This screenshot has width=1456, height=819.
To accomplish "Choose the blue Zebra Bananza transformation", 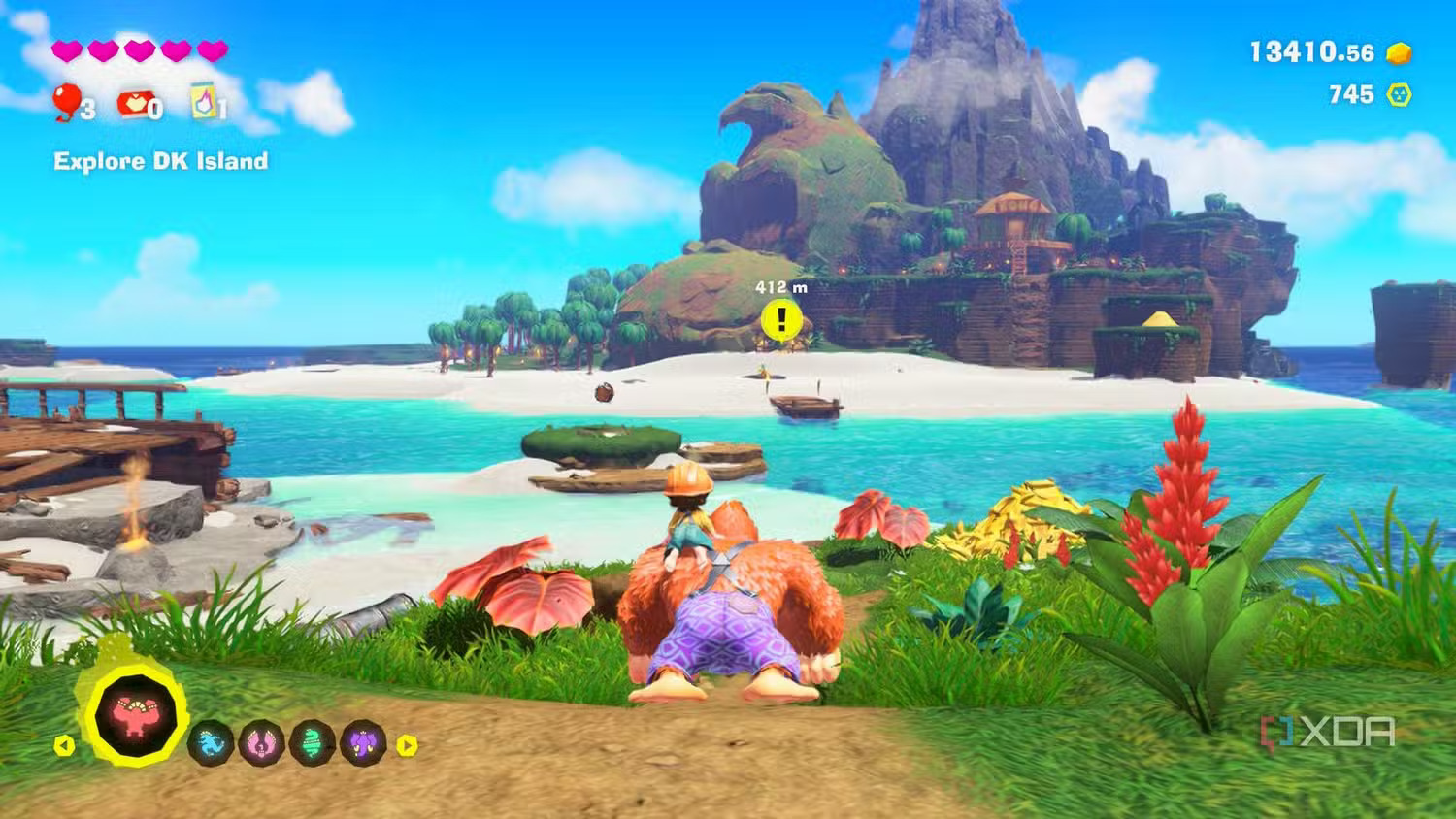I will coord(211,744).
